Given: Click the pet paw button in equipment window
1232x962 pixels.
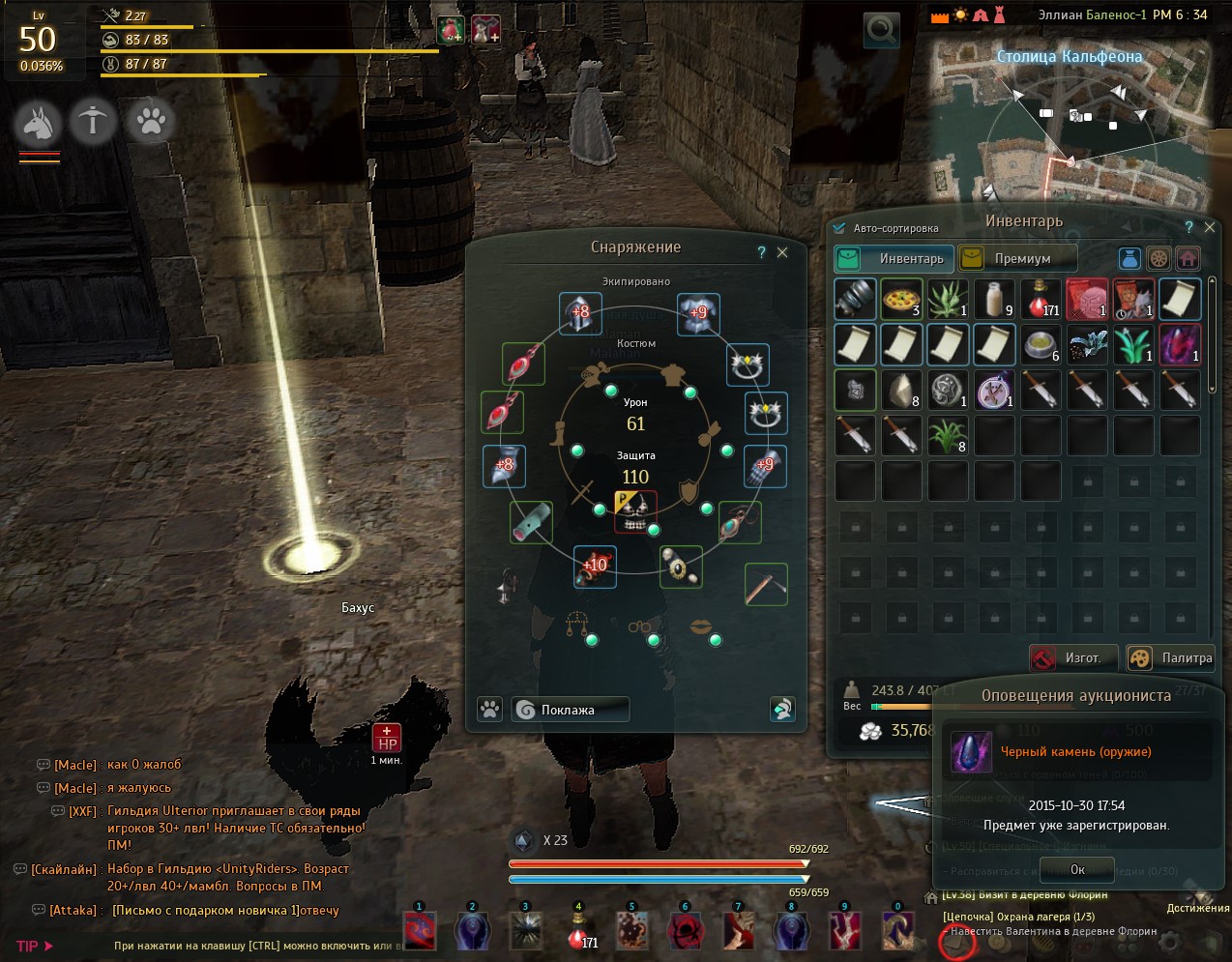Looking at the screenshot, I should pos(490,710).
